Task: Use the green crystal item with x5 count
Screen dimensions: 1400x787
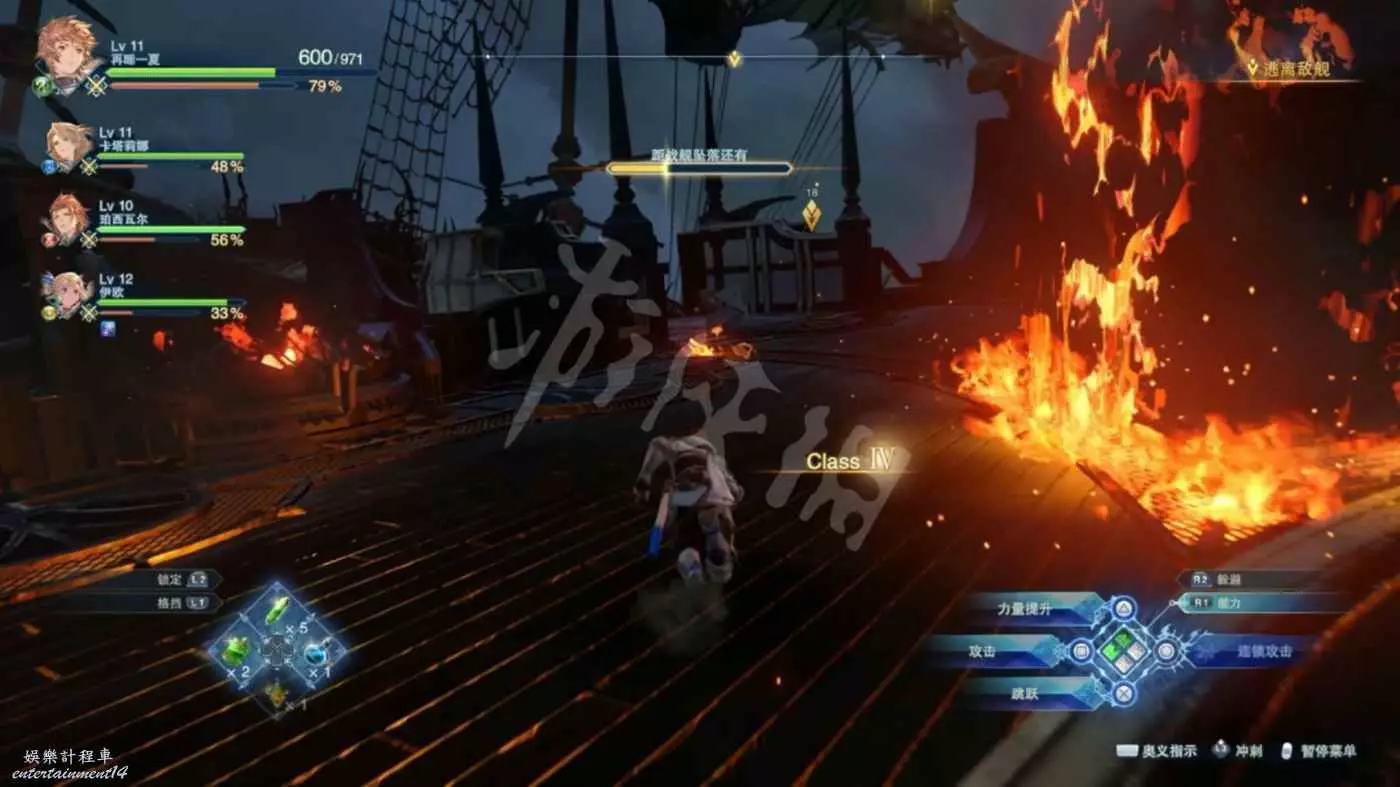Action: (x=277, y=609)
